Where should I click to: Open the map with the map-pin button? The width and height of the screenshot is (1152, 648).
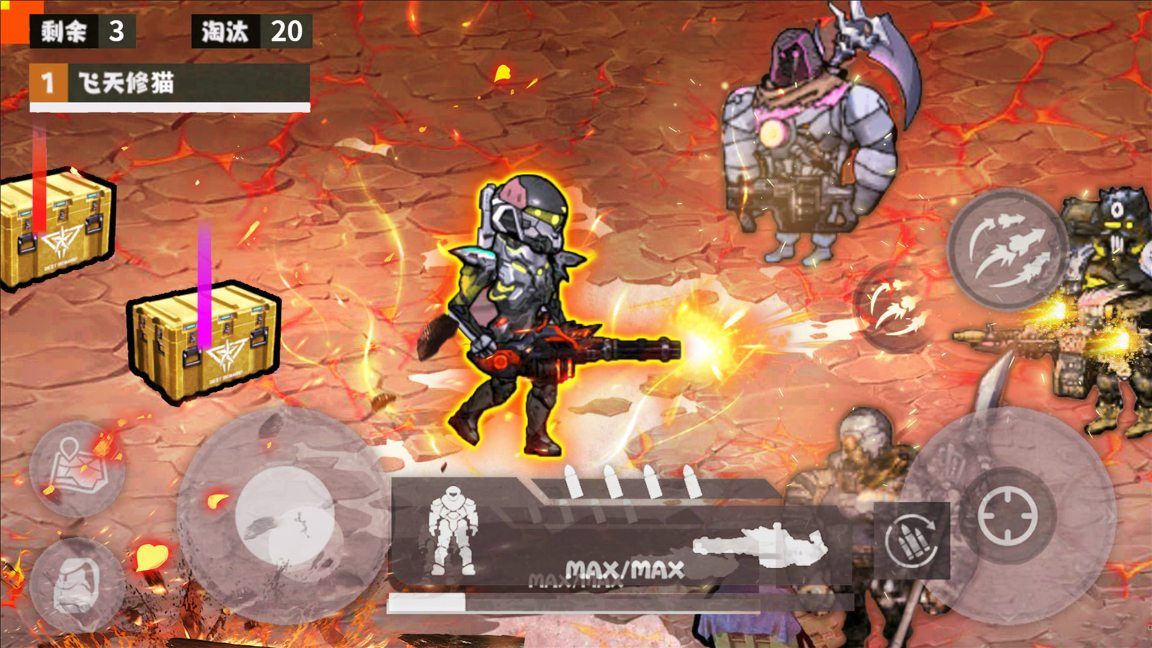(x=77, y=469)
